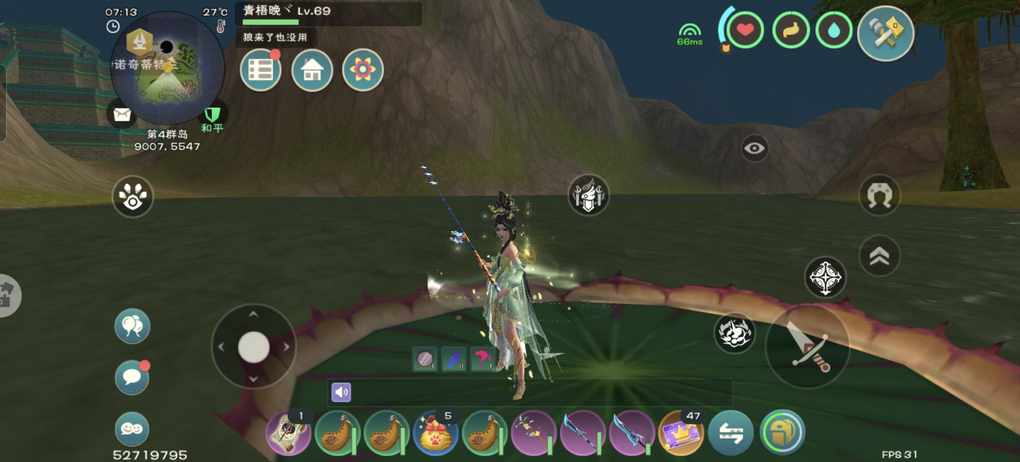Open the list menu with red dot
This screenshot has height=462, width=1020.
tap(260, 70)
